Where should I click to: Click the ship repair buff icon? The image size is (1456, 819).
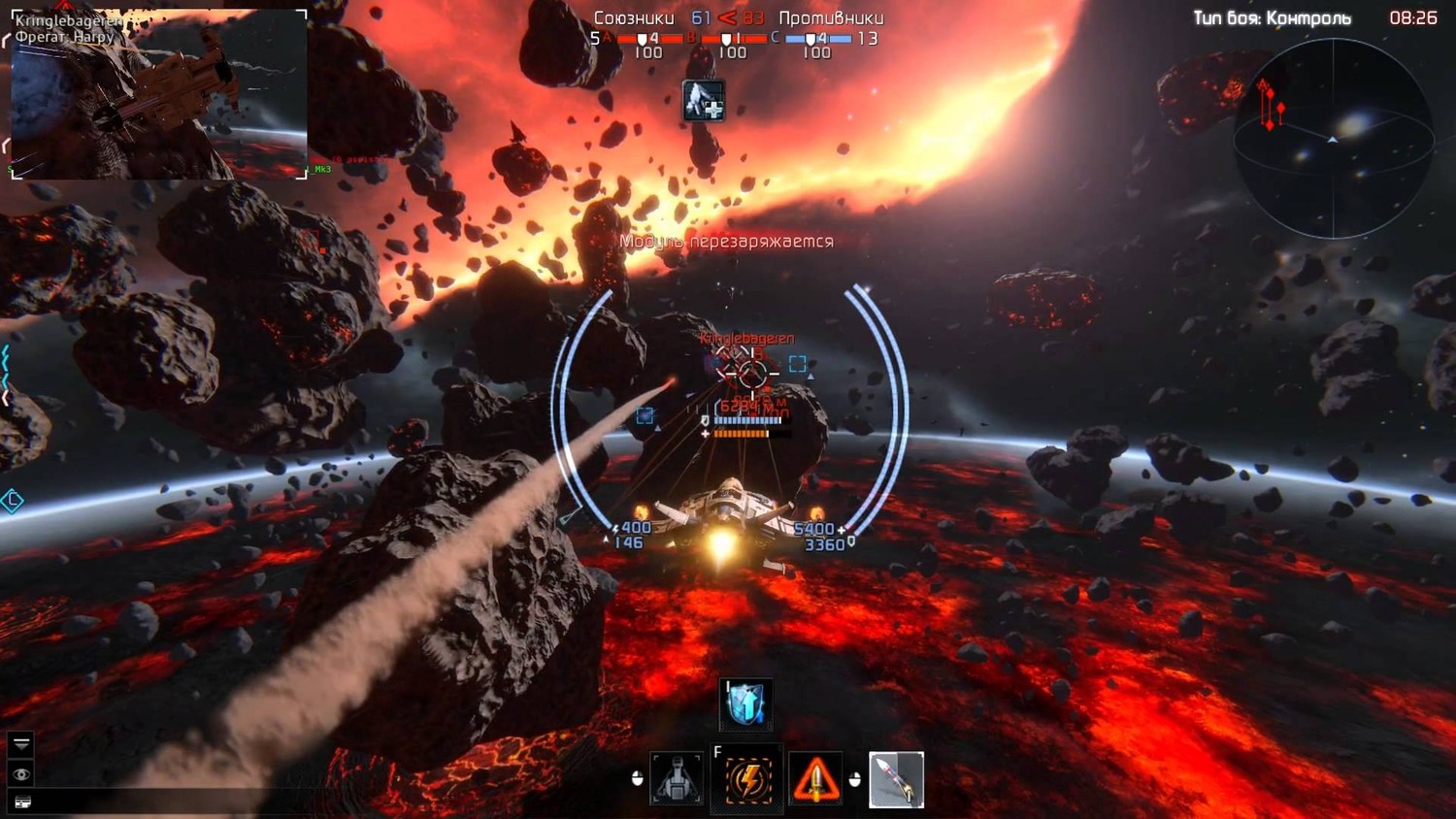click(704, 100)
